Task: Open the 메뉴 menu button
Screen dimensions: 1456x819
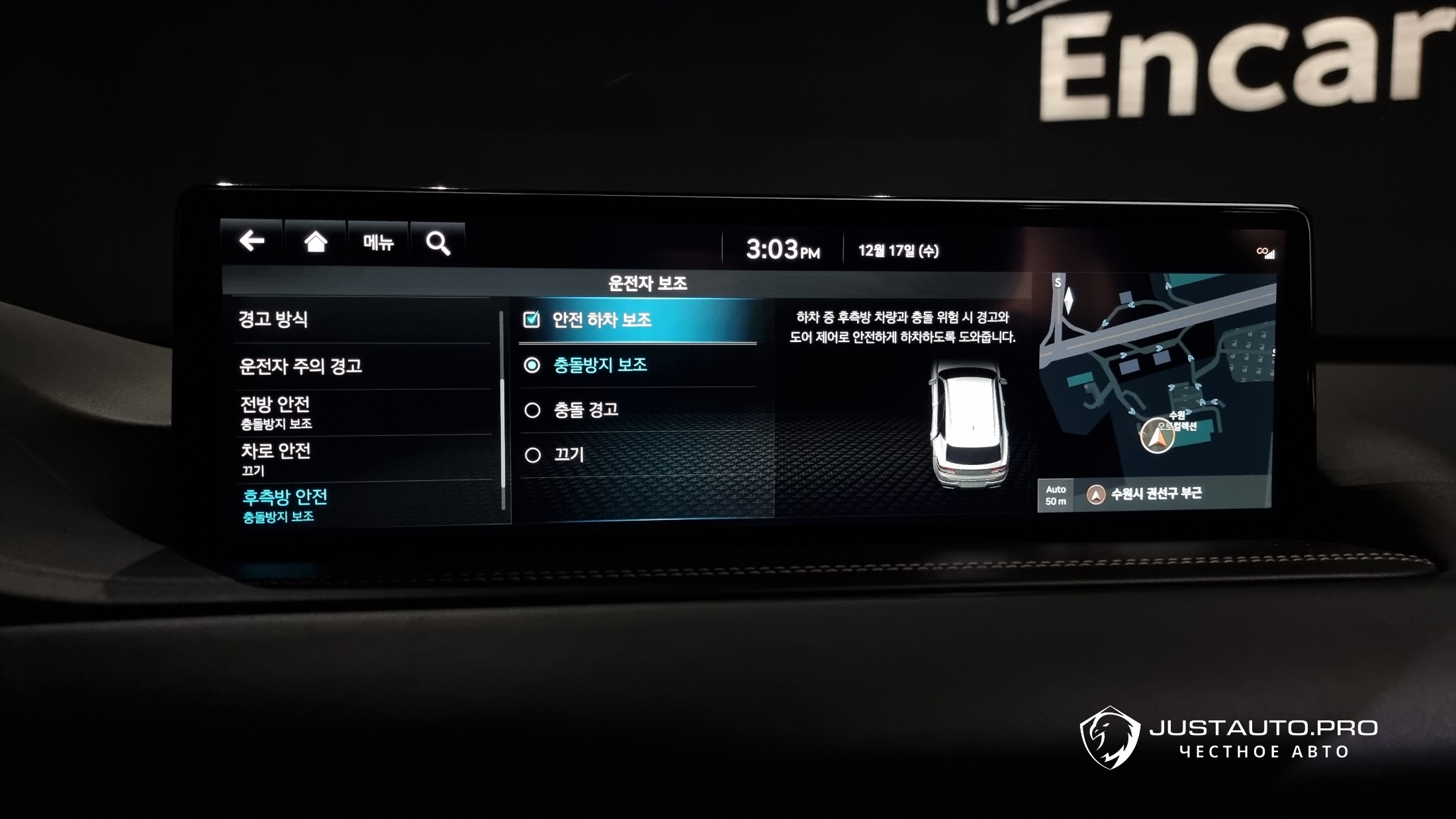Action: click(x=378, y=243)
